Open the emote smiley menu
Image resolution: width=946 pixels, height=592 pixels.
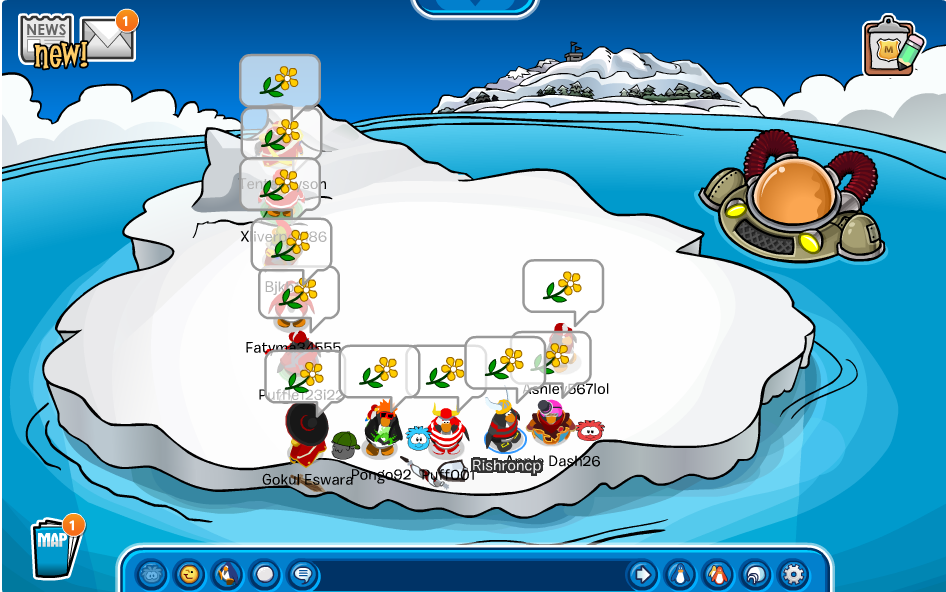pos(188,574)
